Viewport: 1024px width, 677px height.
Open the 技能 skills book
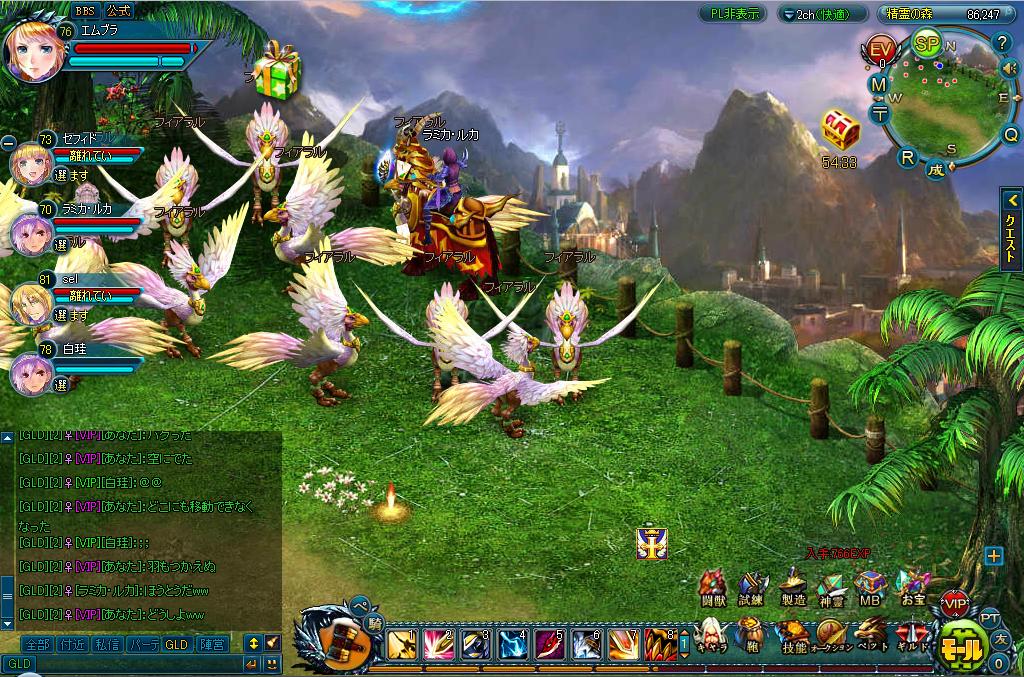pyautogui.click(x=794, y=636)
